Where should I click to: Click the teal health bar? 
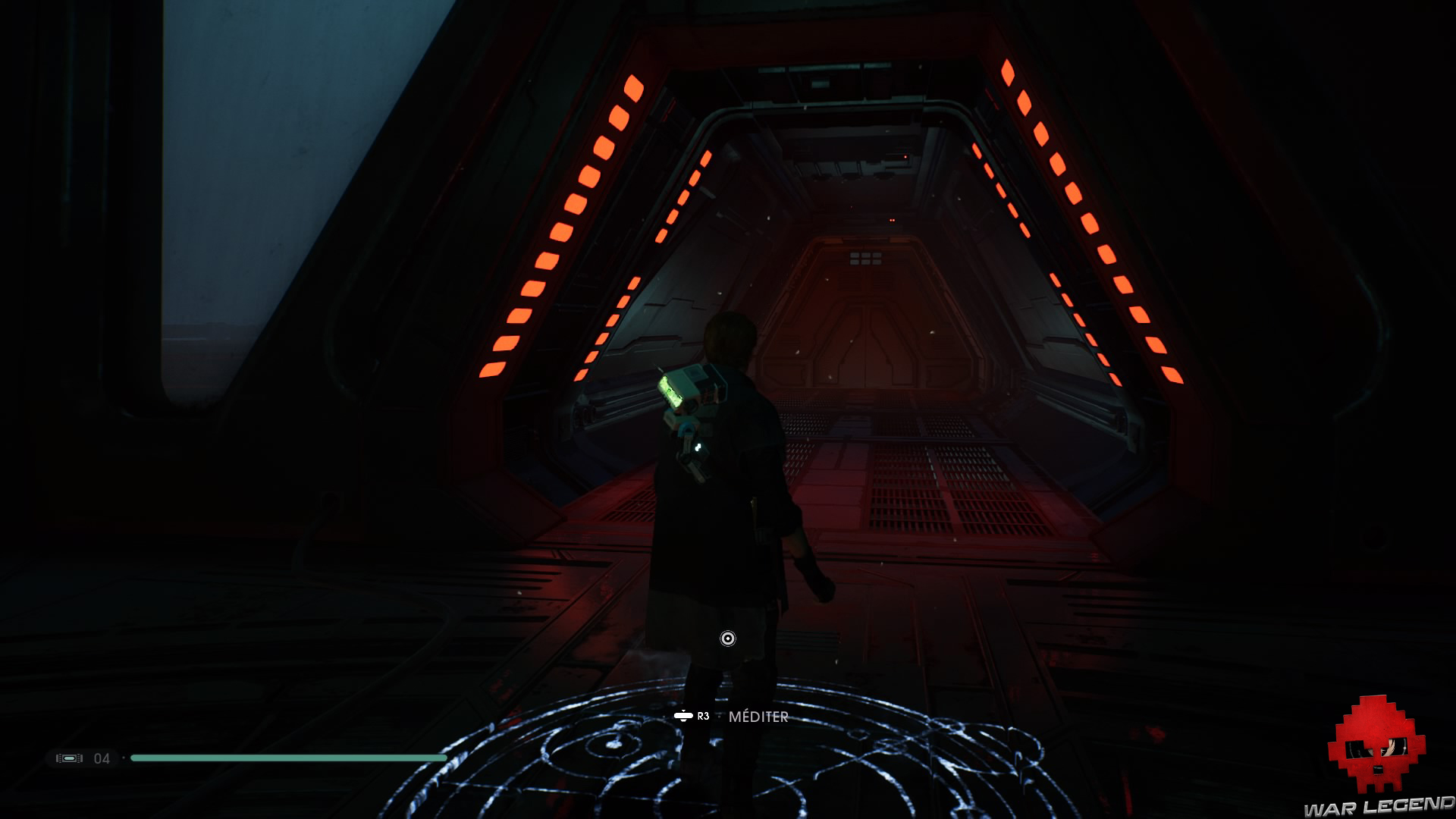(288, 757)
